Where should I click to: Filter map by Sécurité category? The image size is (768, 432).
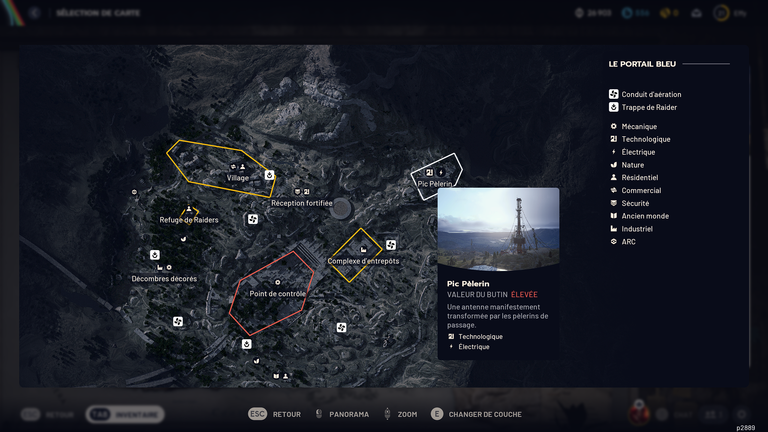pos(635,203)
